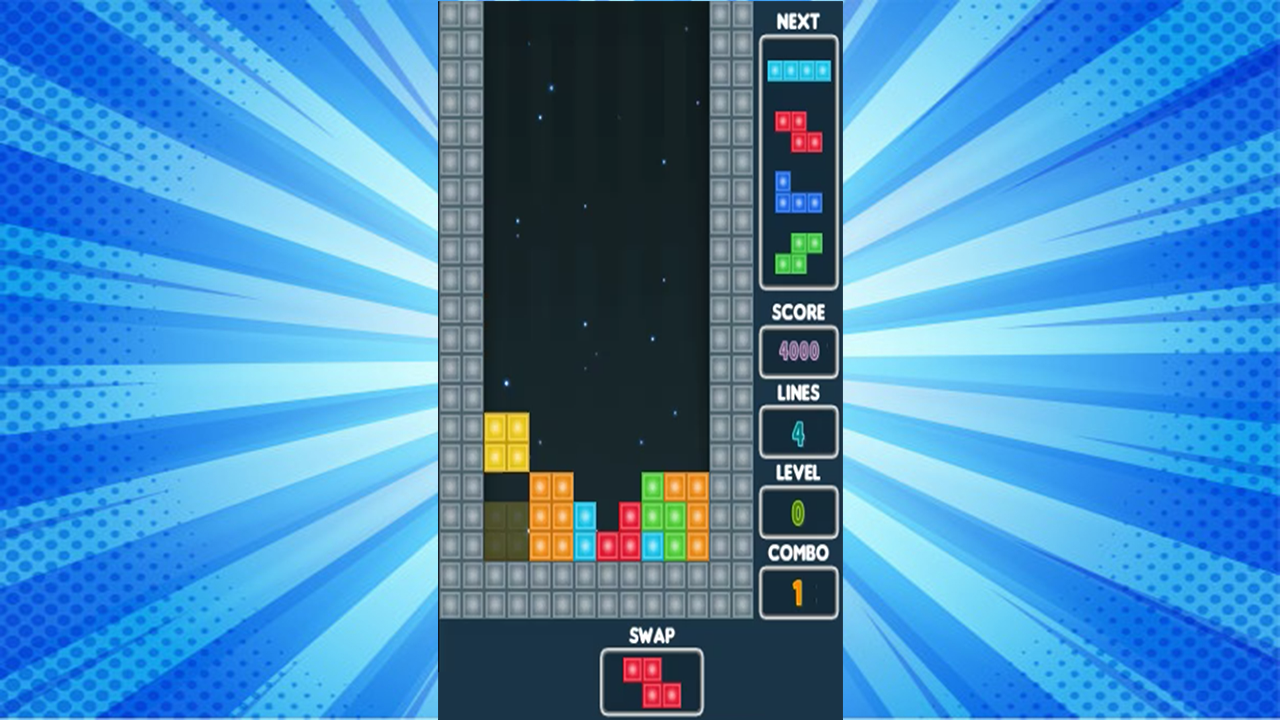Click the SCORE label text
Image resolution: width=1280 pixels, height=720 pixels.
(x=798, y=312)
